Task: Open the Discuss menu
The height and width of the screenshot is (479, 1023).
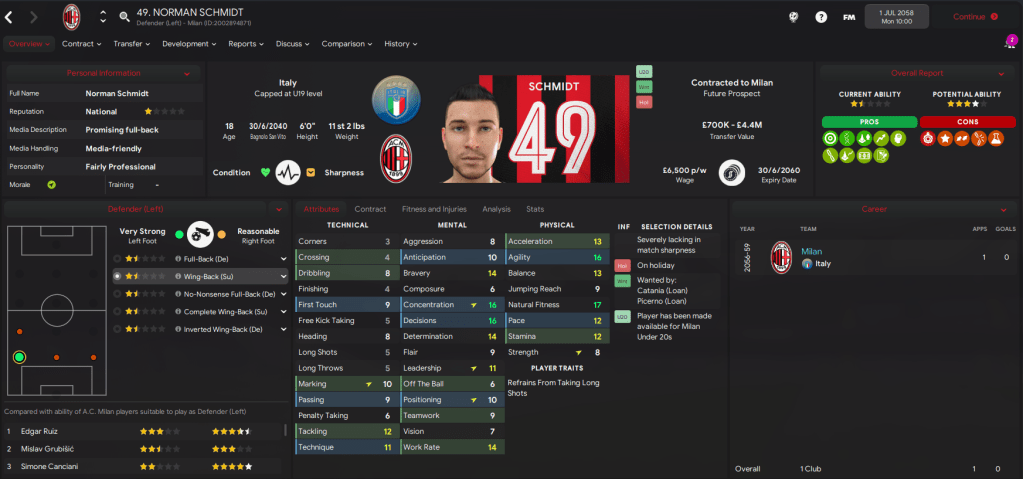Action: click(293, 44)
